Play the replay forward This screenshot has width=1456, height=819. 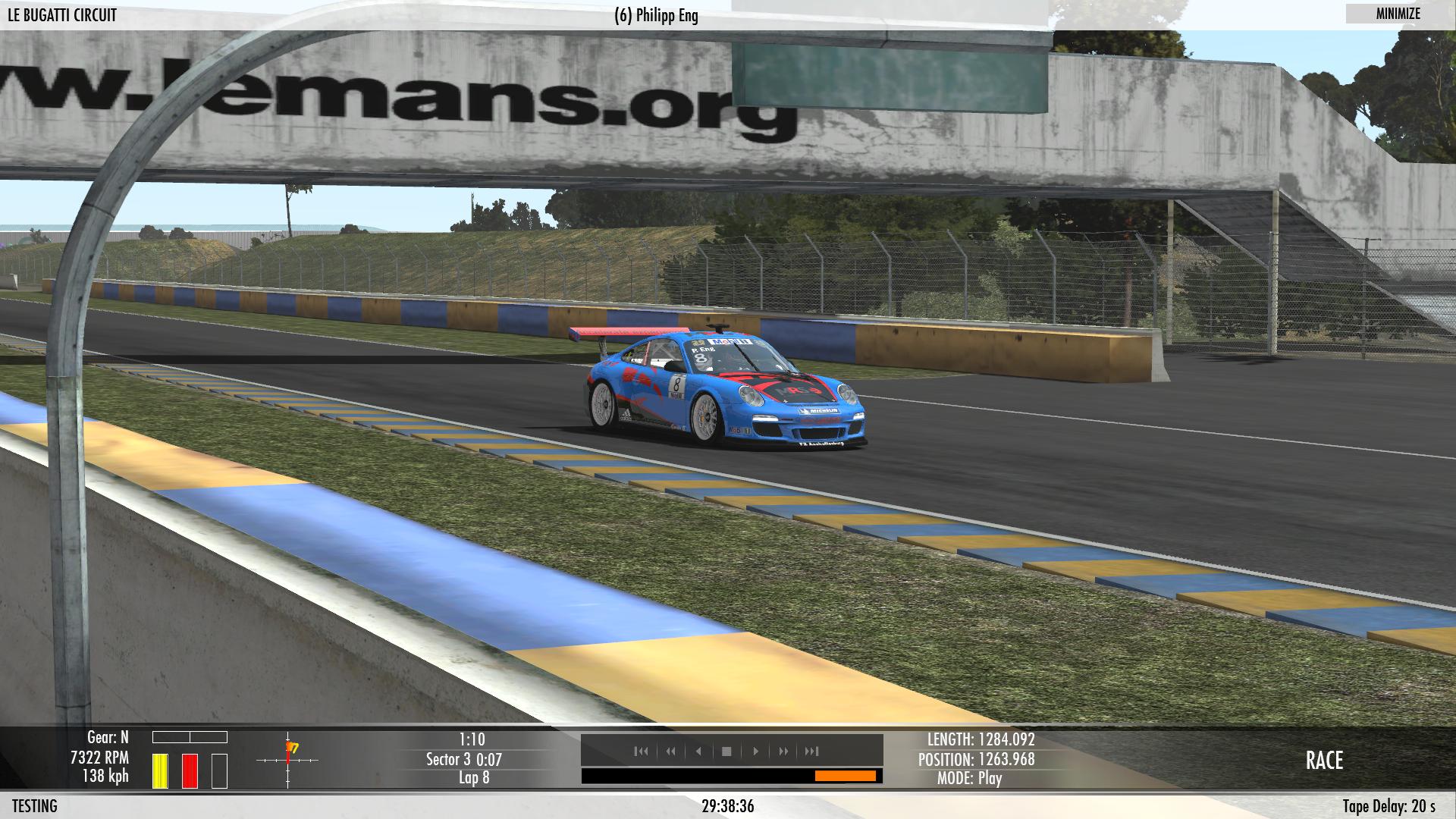click(755, 751)
